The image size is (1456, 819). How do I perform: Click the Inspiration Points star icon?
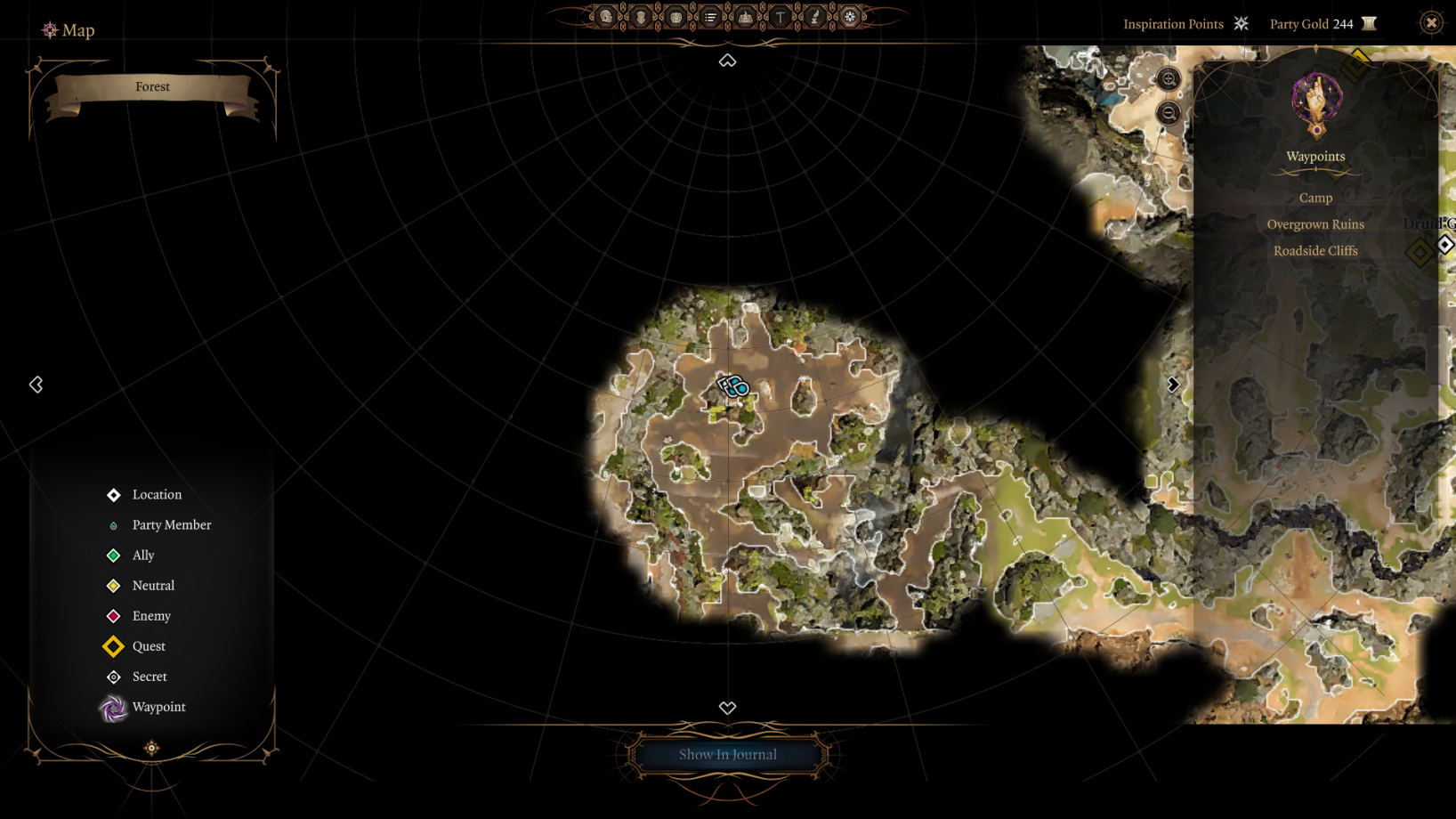tap(1241, 23)
